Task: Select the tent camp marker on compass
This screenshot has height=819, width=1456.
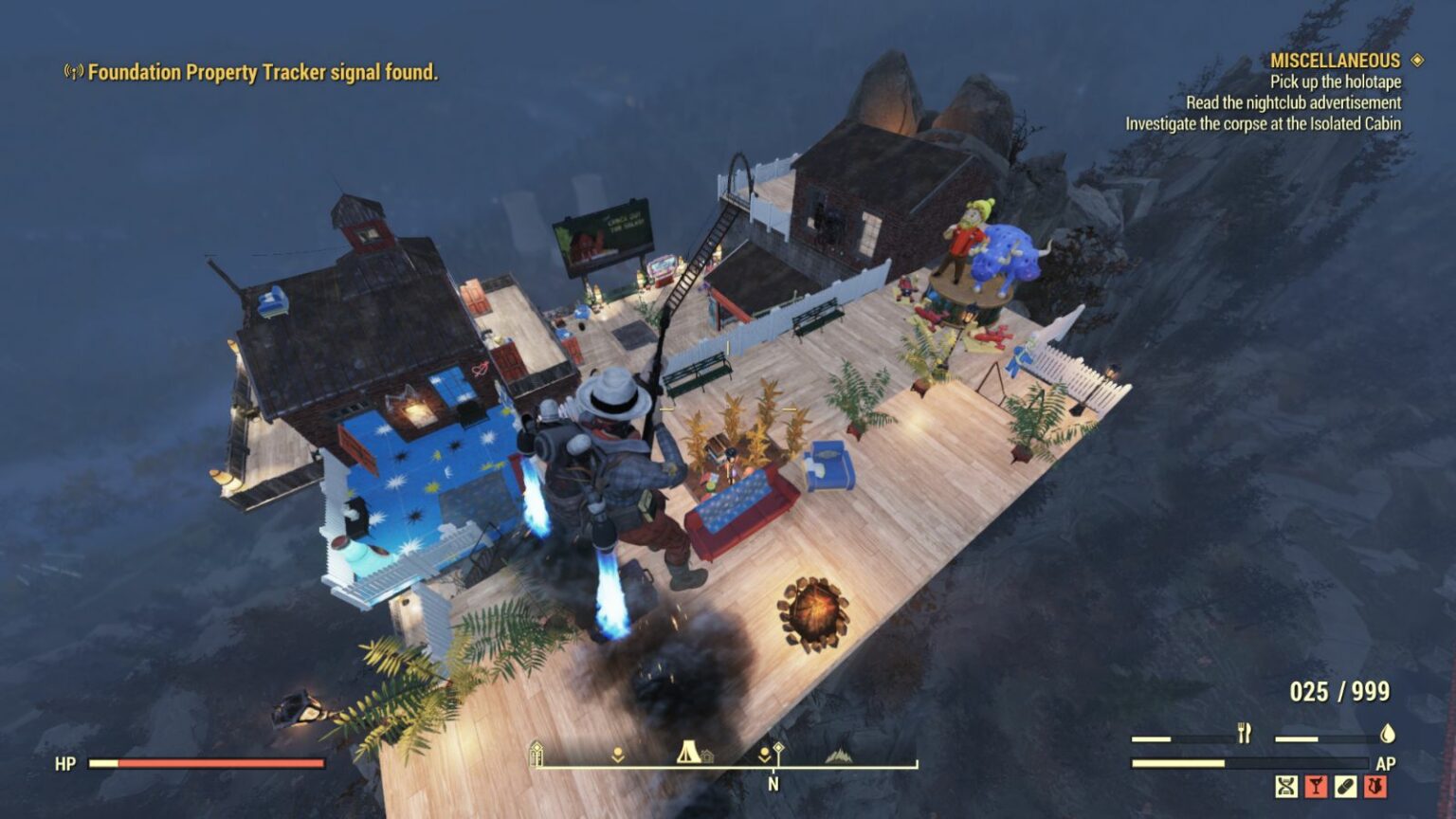Action: click(688, 753)
